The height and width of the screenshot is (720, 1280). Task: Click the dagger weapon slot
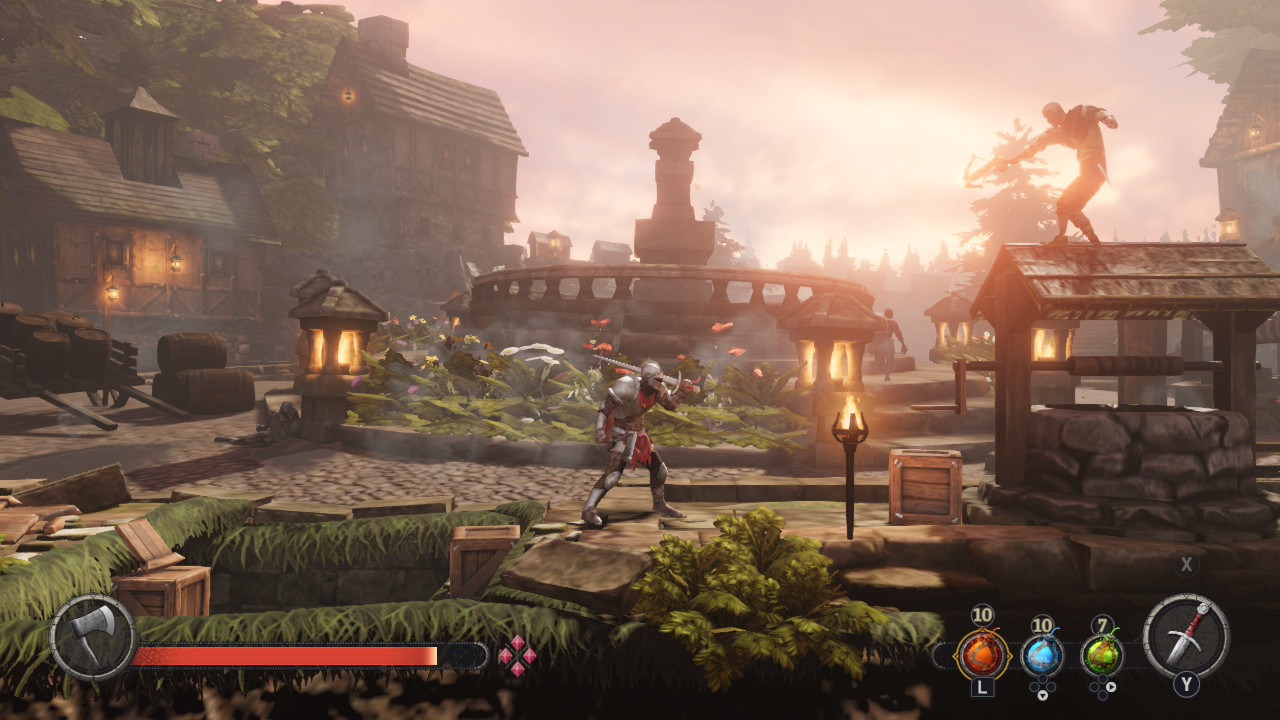(x=1186, y=636)
